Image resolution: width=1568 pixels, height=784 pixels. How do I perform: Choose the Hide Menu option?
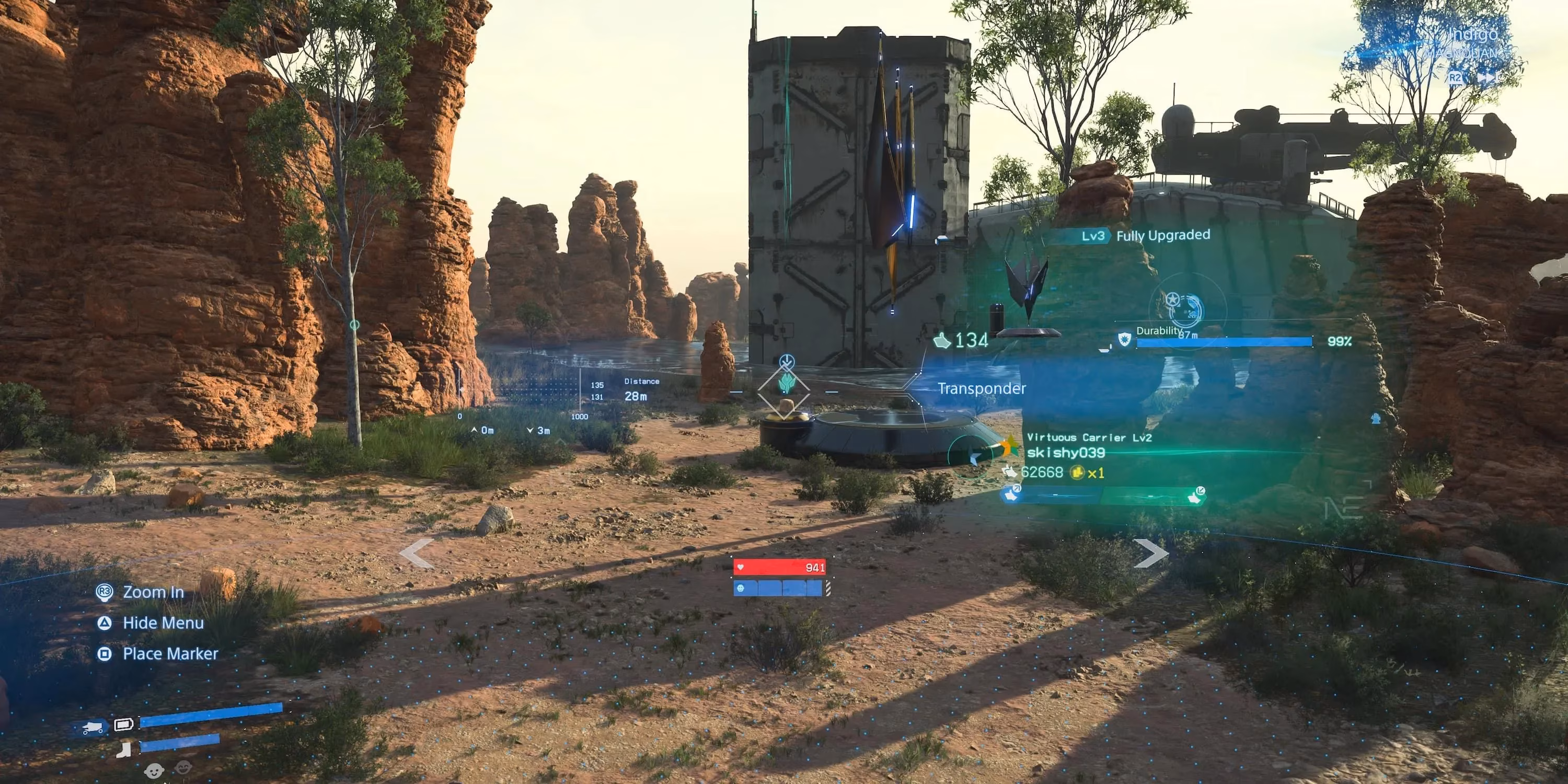[163, 622]
